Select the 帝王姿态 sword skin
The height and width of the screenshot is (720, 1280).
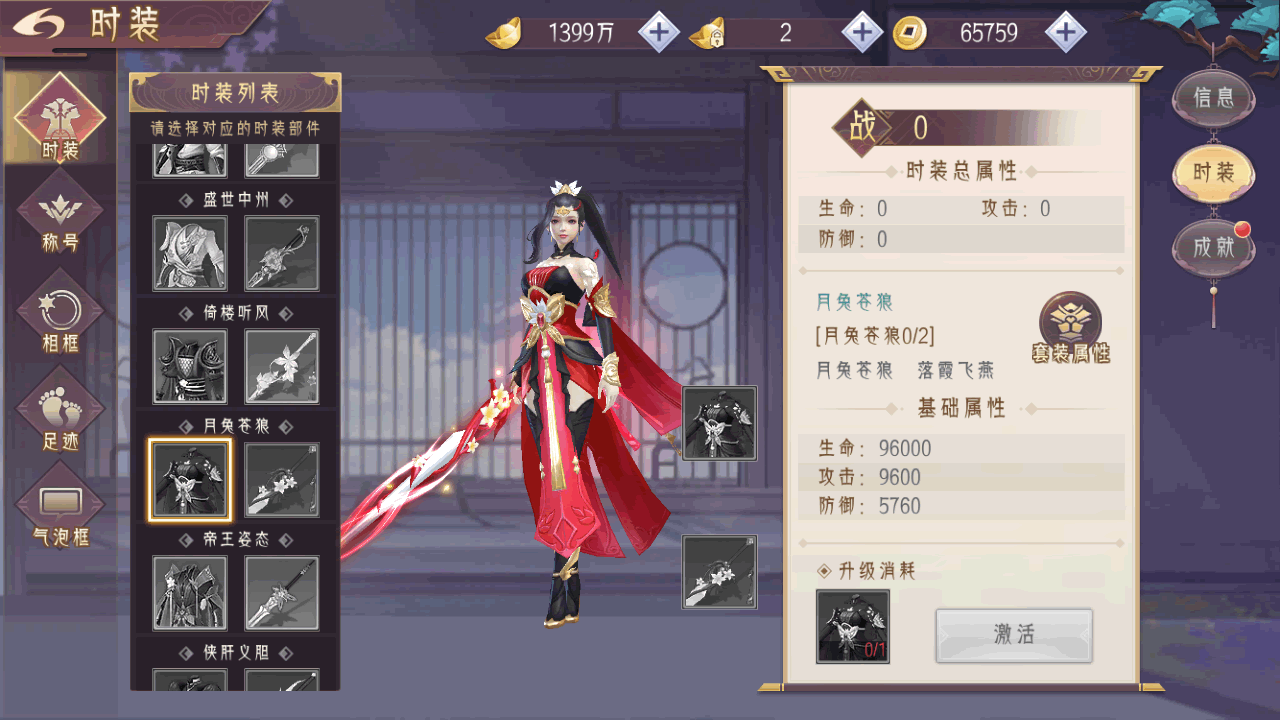[282, 593]
